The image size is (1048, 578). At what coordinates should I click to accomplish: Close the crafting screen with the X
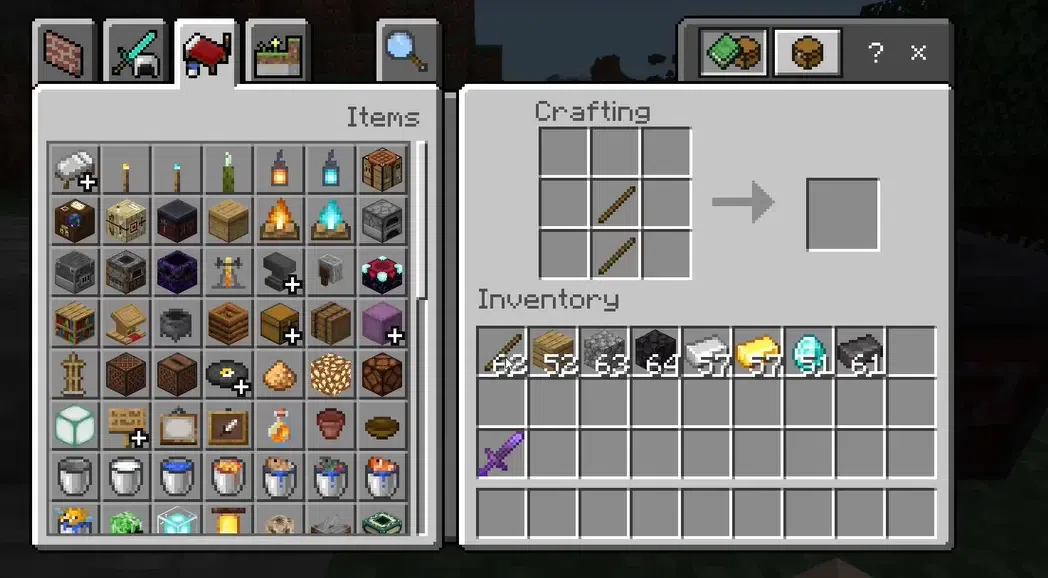tap(919, 52)
